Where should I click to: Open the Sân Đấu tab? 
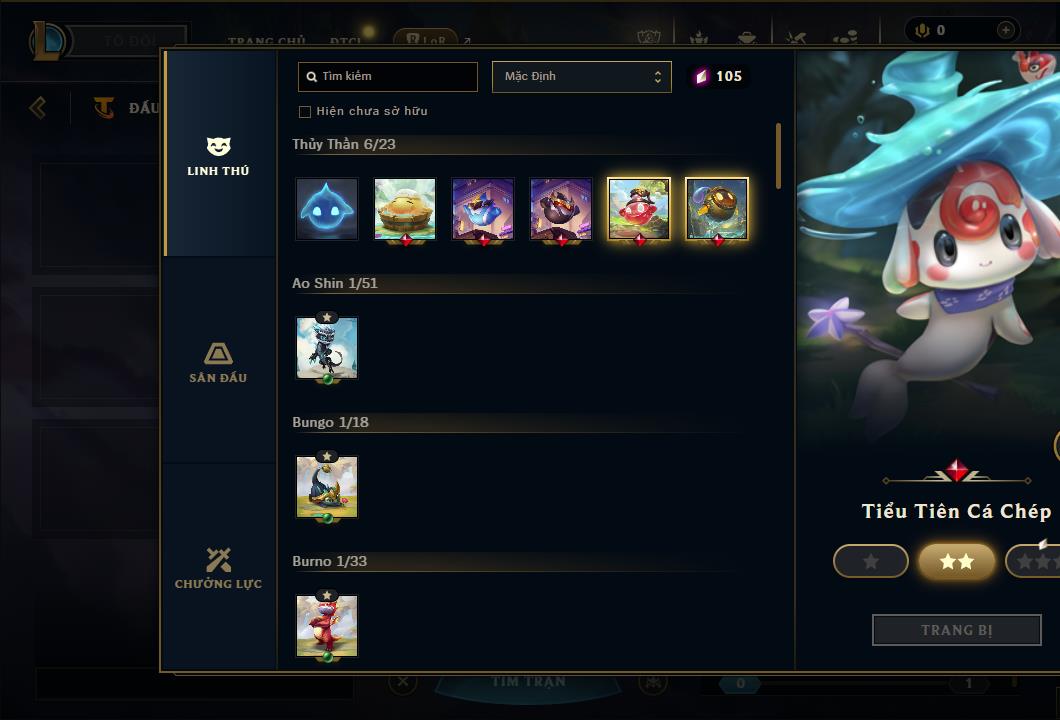(x=218, y=363)
